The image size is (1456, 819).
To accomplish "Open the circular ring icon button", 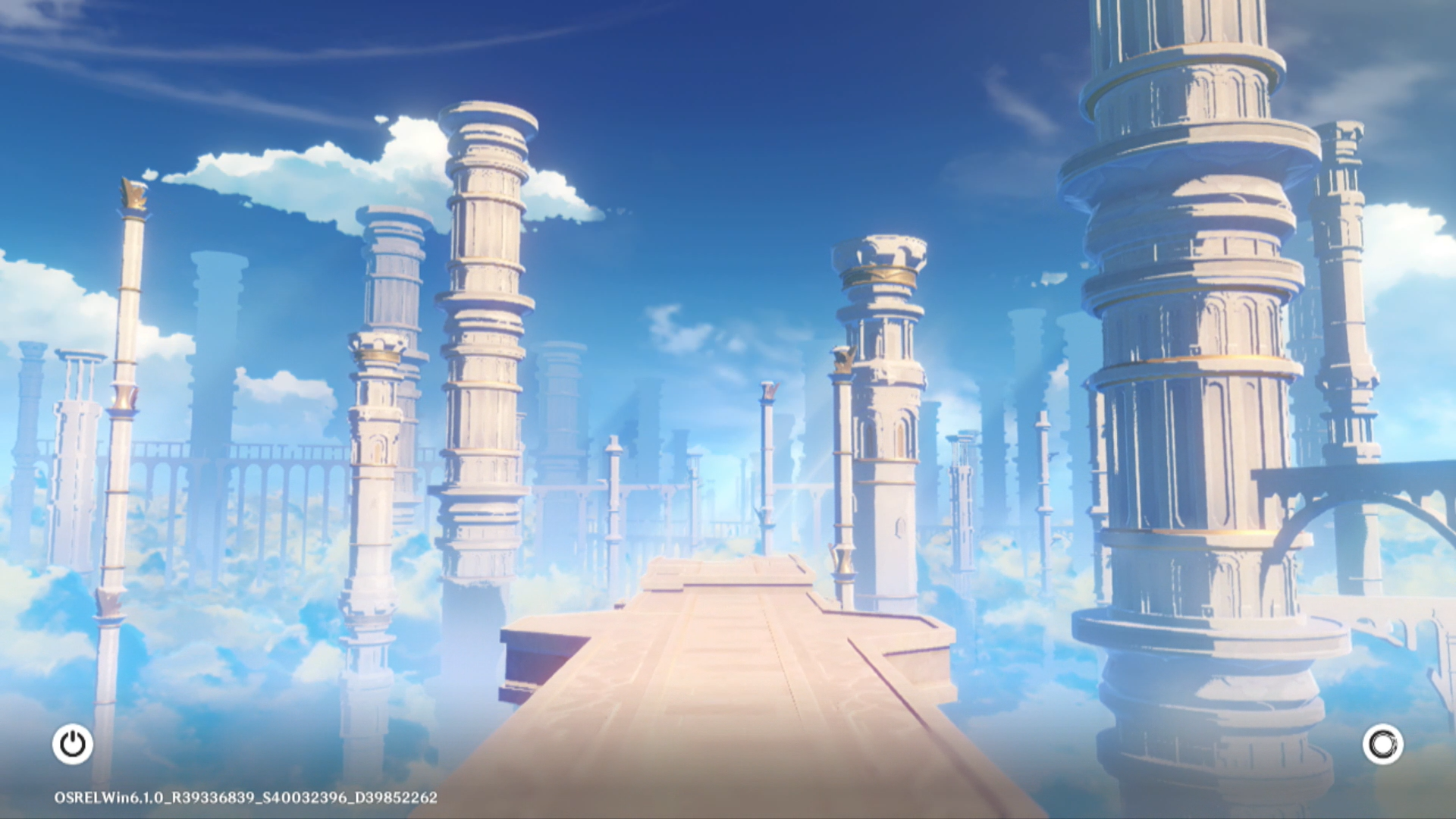I will 1382,744.
